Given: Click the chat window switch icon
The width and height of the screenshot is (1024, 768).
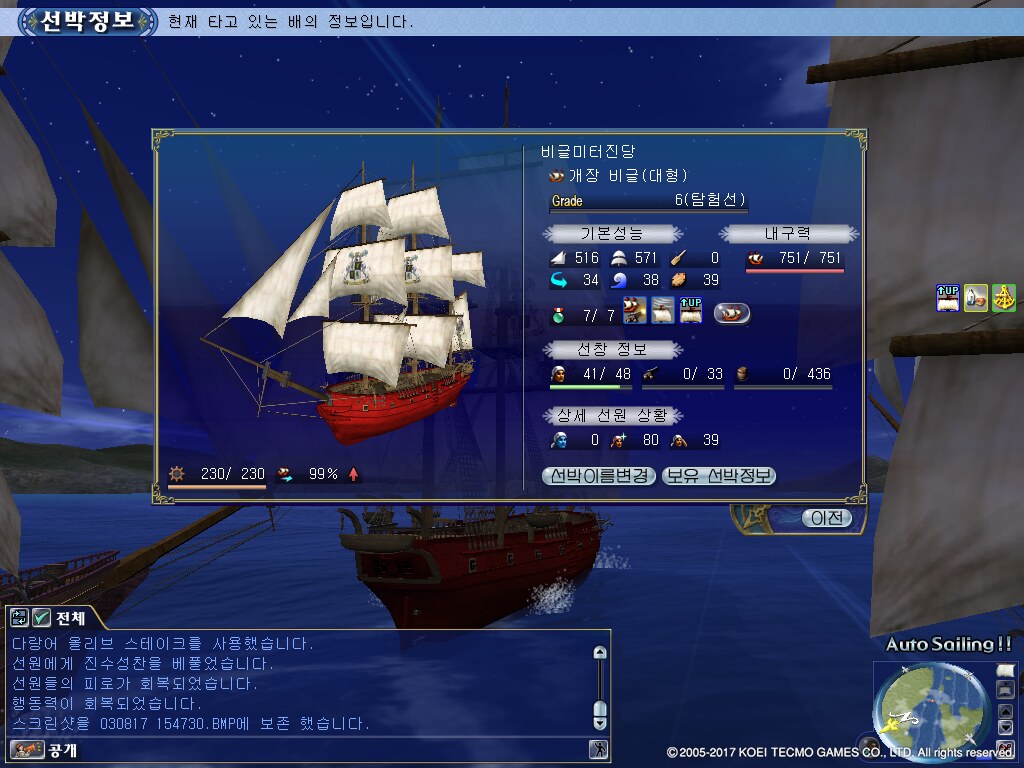Looking at the screenshot, I should point(19,617).
